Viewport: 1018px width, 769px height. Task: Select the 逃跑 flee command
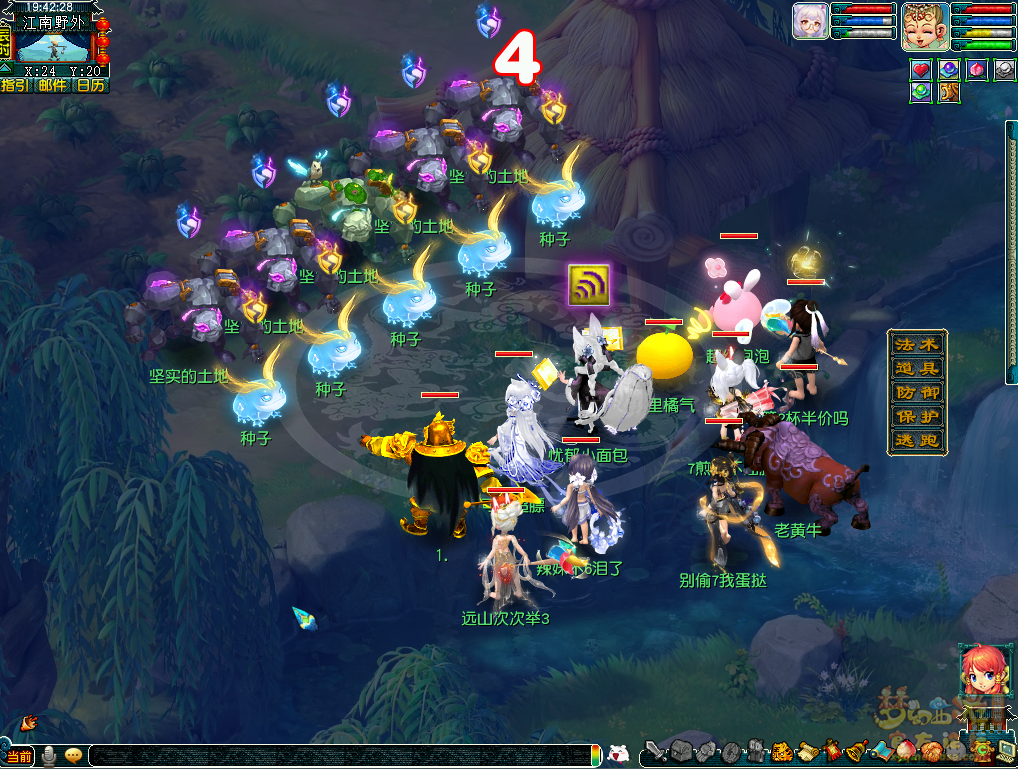click(x=917, y=440)
